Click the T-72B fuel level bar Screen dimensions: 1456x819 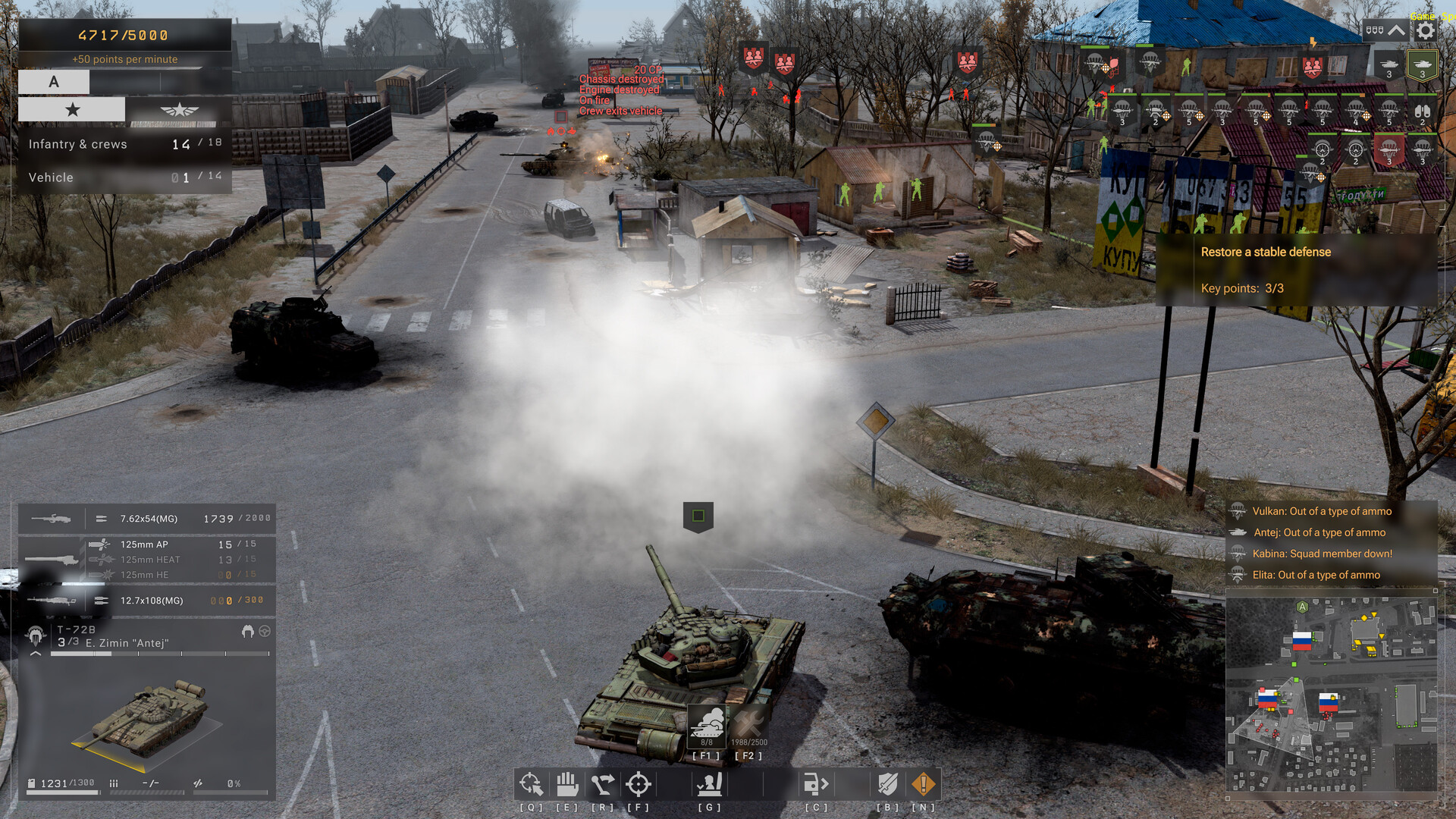pos(64,792)
